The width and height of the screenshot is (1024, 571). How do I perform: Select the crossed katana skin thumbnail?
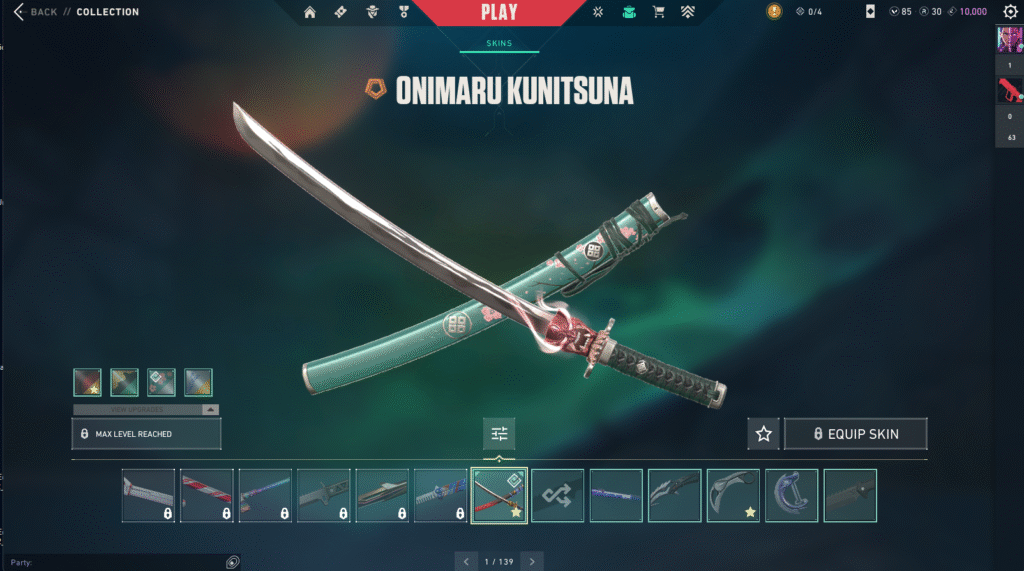499,495
